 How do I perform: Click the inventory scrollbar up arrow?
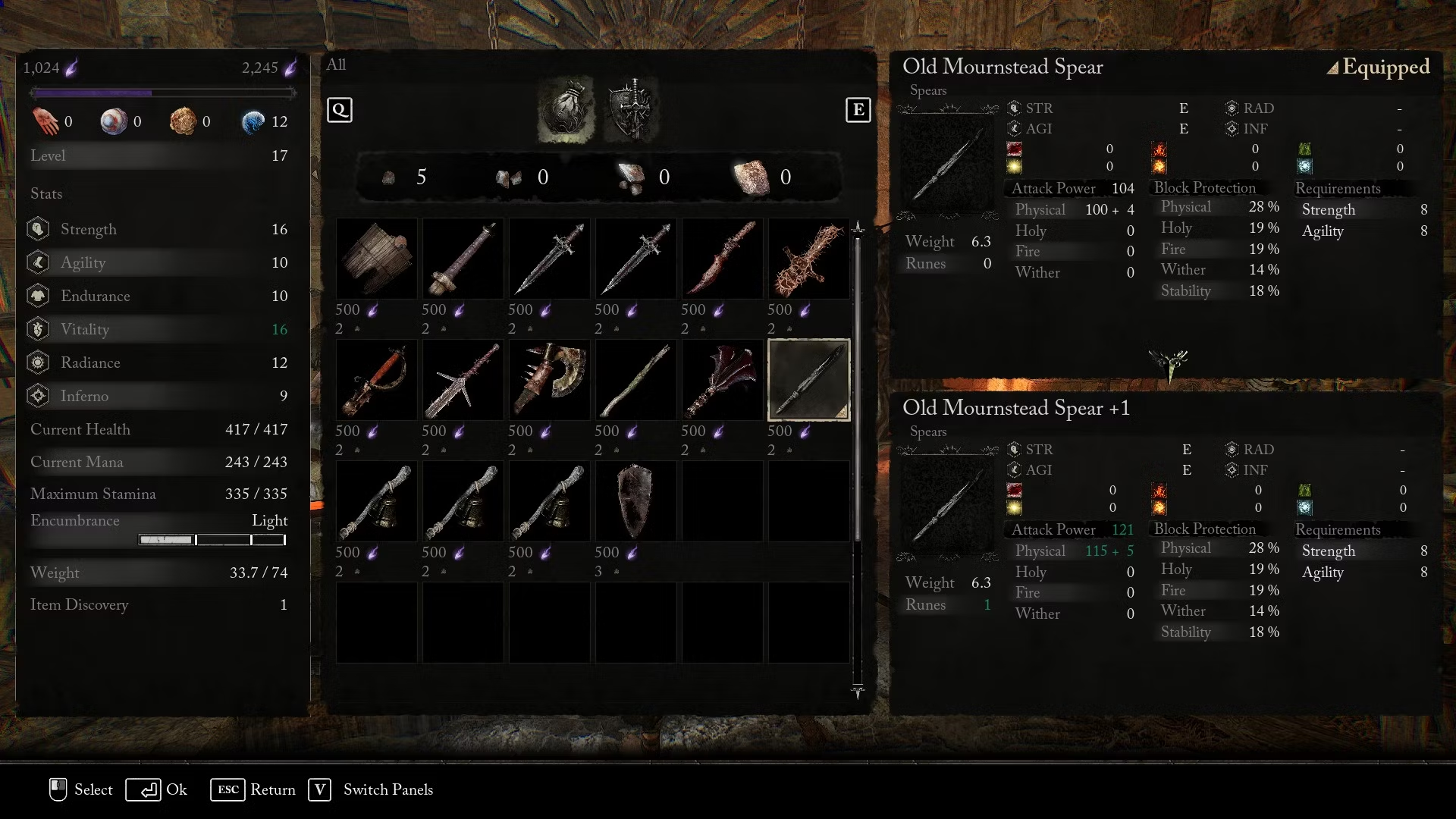pyautogui.click(x=858, y=227)
